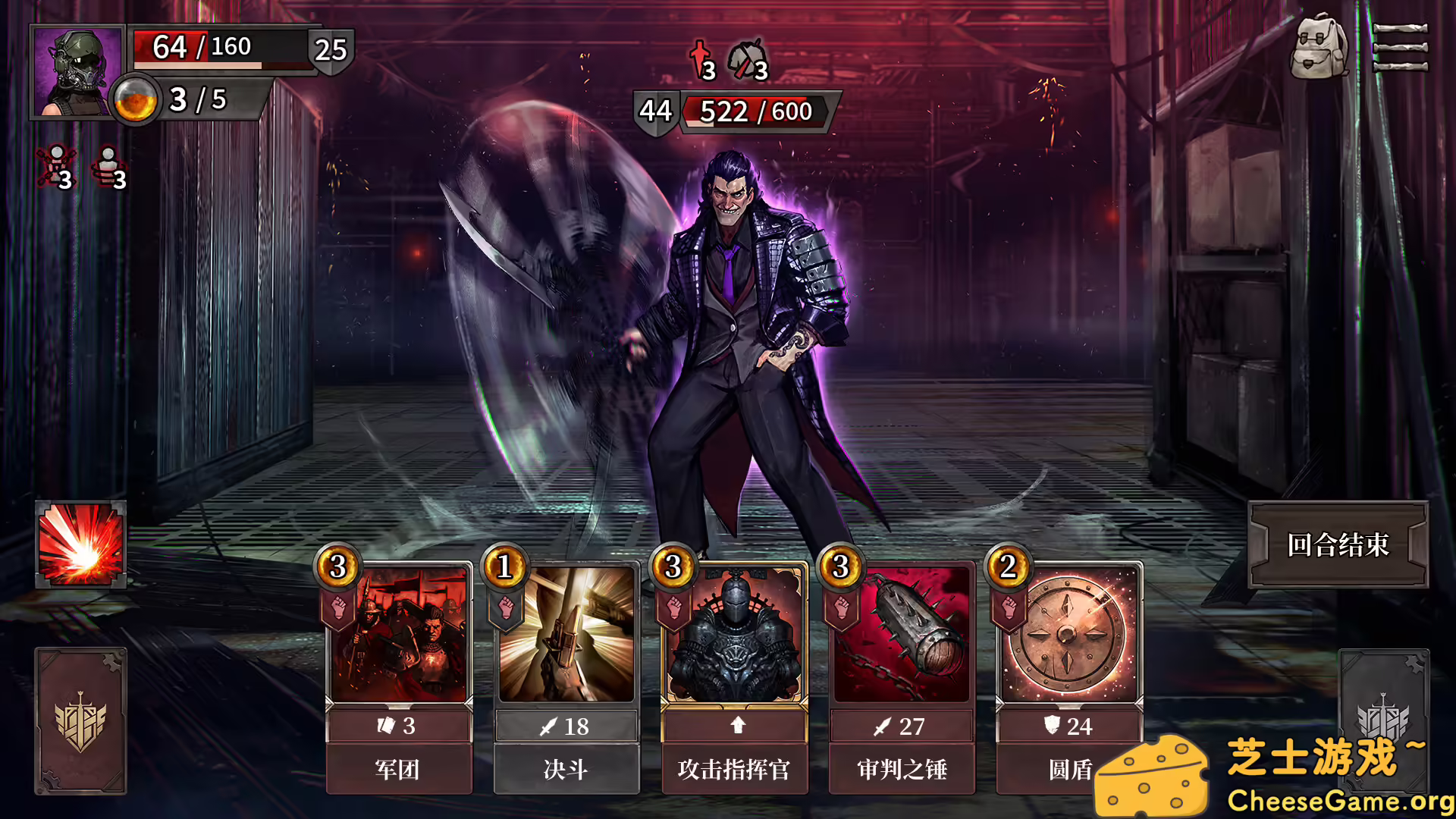
Task: Click the energy orb showing 3/5
Action: point(136,99)
